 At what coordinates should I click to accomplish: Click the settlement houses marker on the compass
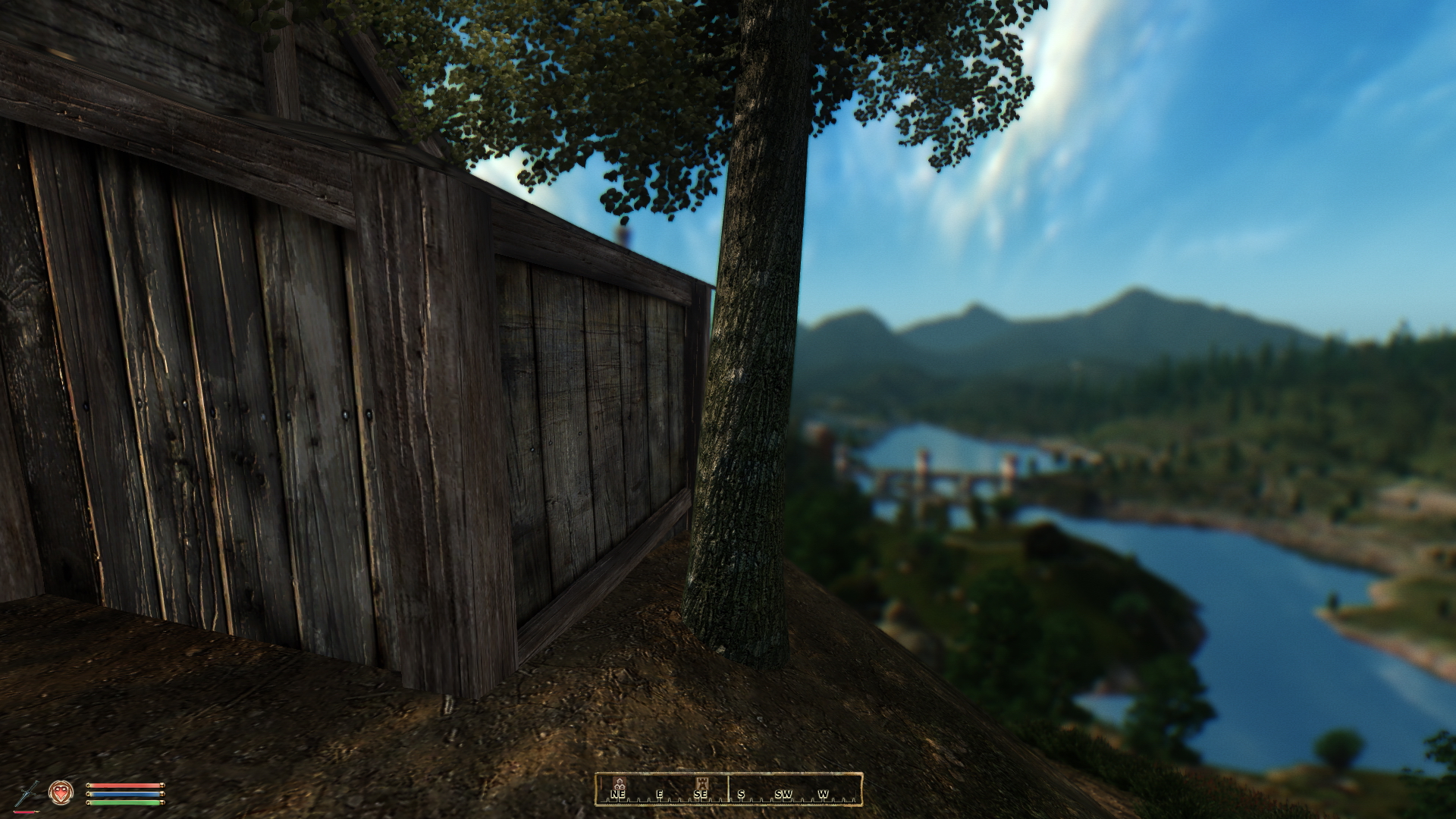[x=620, y=783]
